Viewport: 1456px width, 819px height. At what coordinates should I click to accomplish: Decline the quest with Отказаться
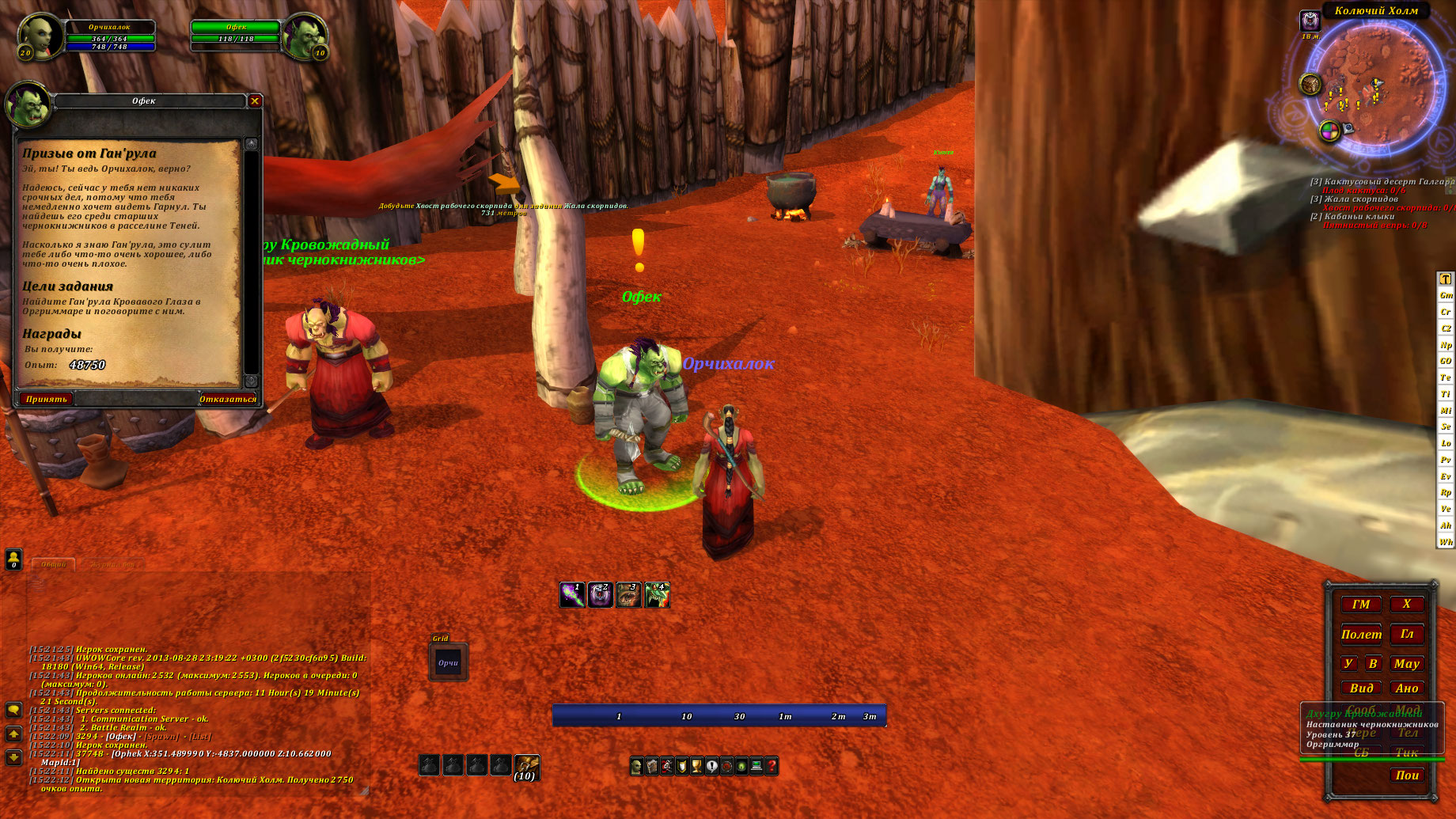(x=227, y=399)
